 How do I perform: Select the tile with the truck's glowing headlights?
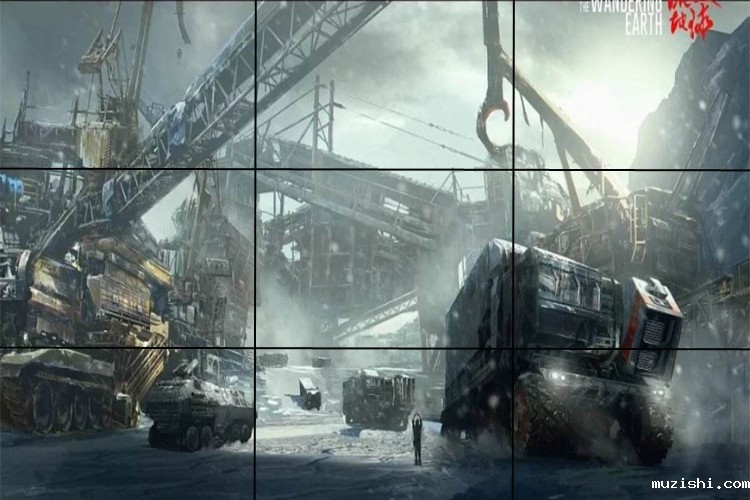[x=632, y=424]
